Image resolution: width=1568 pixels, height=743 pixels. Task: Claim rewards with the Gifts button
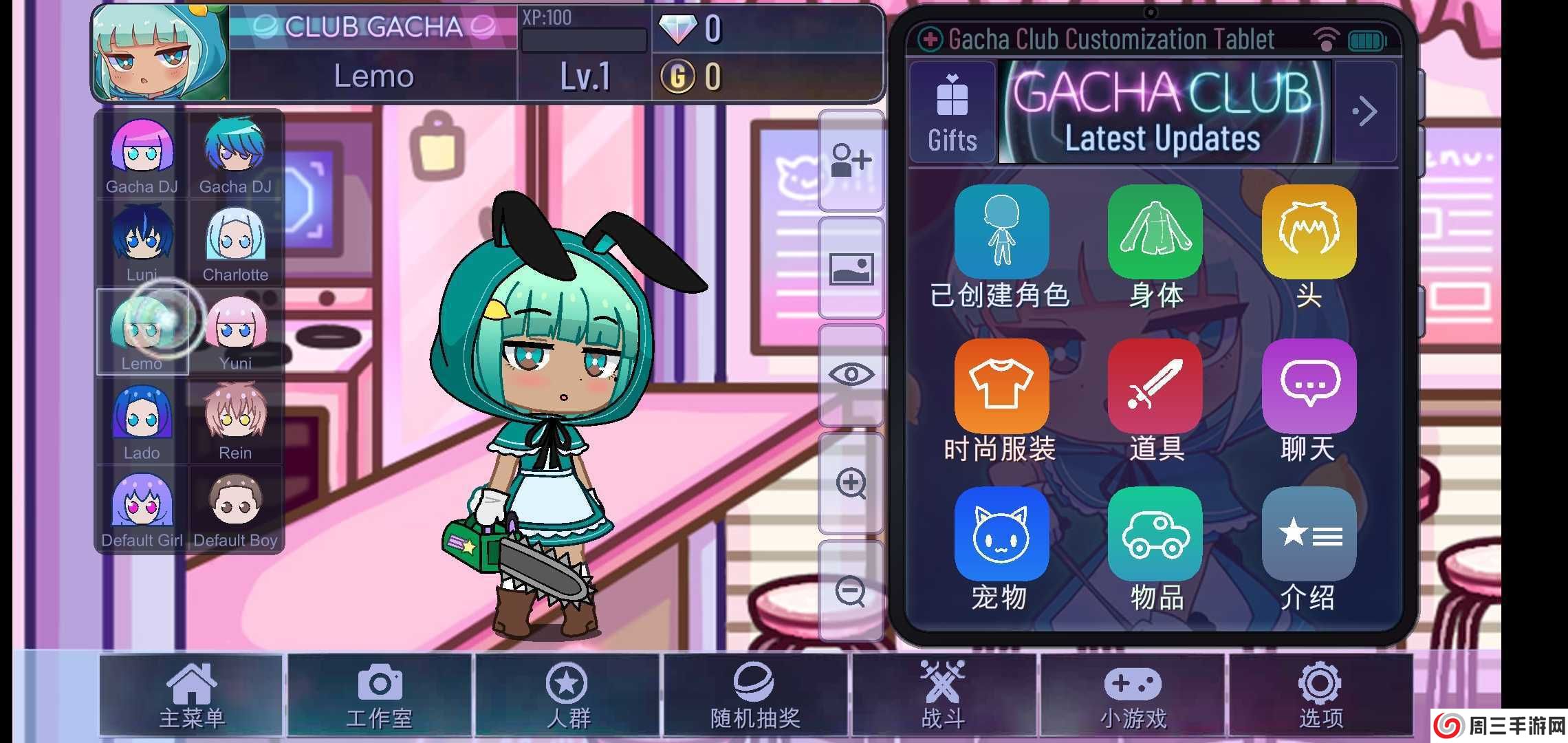click(x=952, y=112)
